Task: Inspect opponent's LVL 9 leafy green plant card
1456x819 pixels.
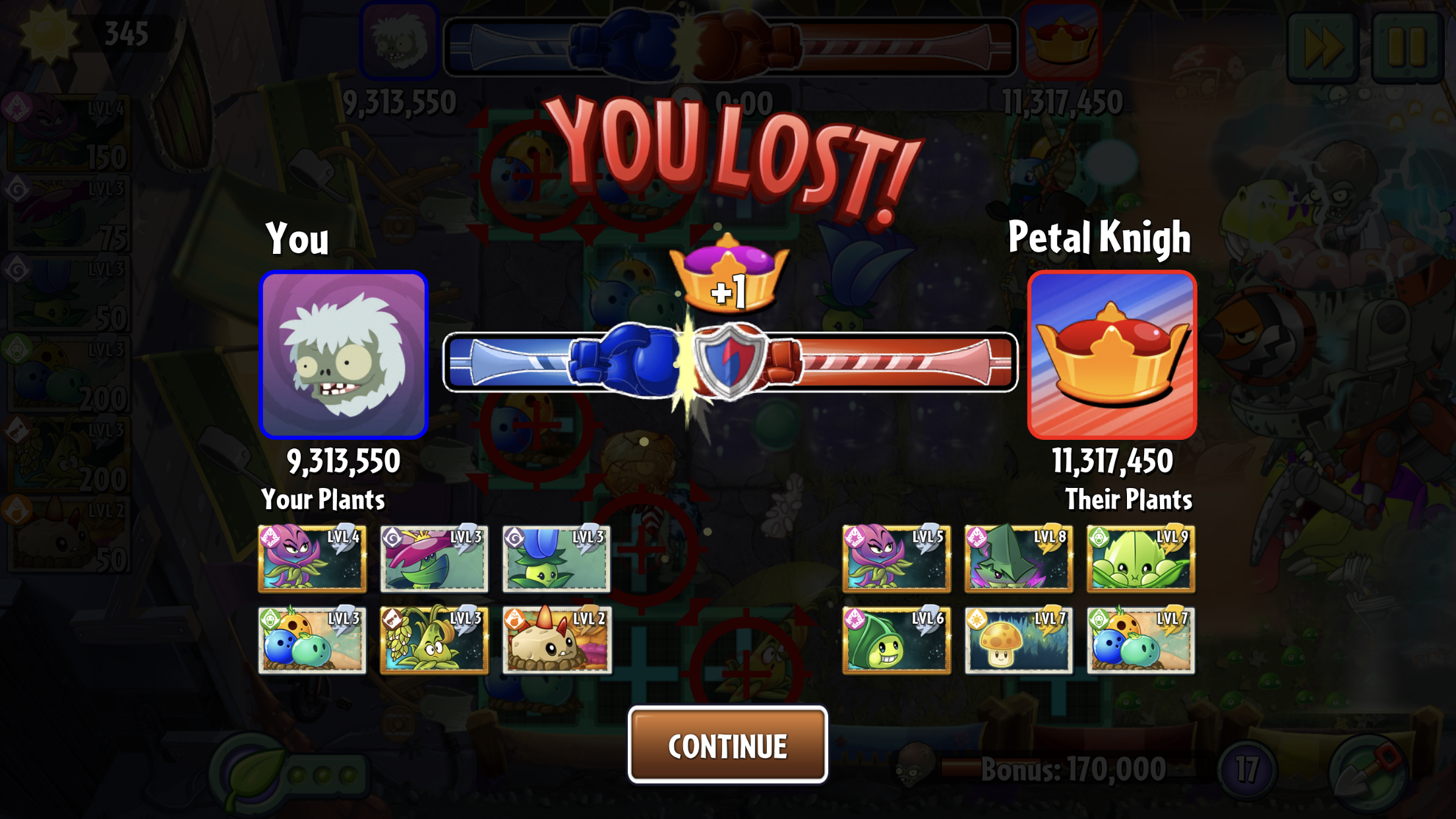Action: 1140,559
